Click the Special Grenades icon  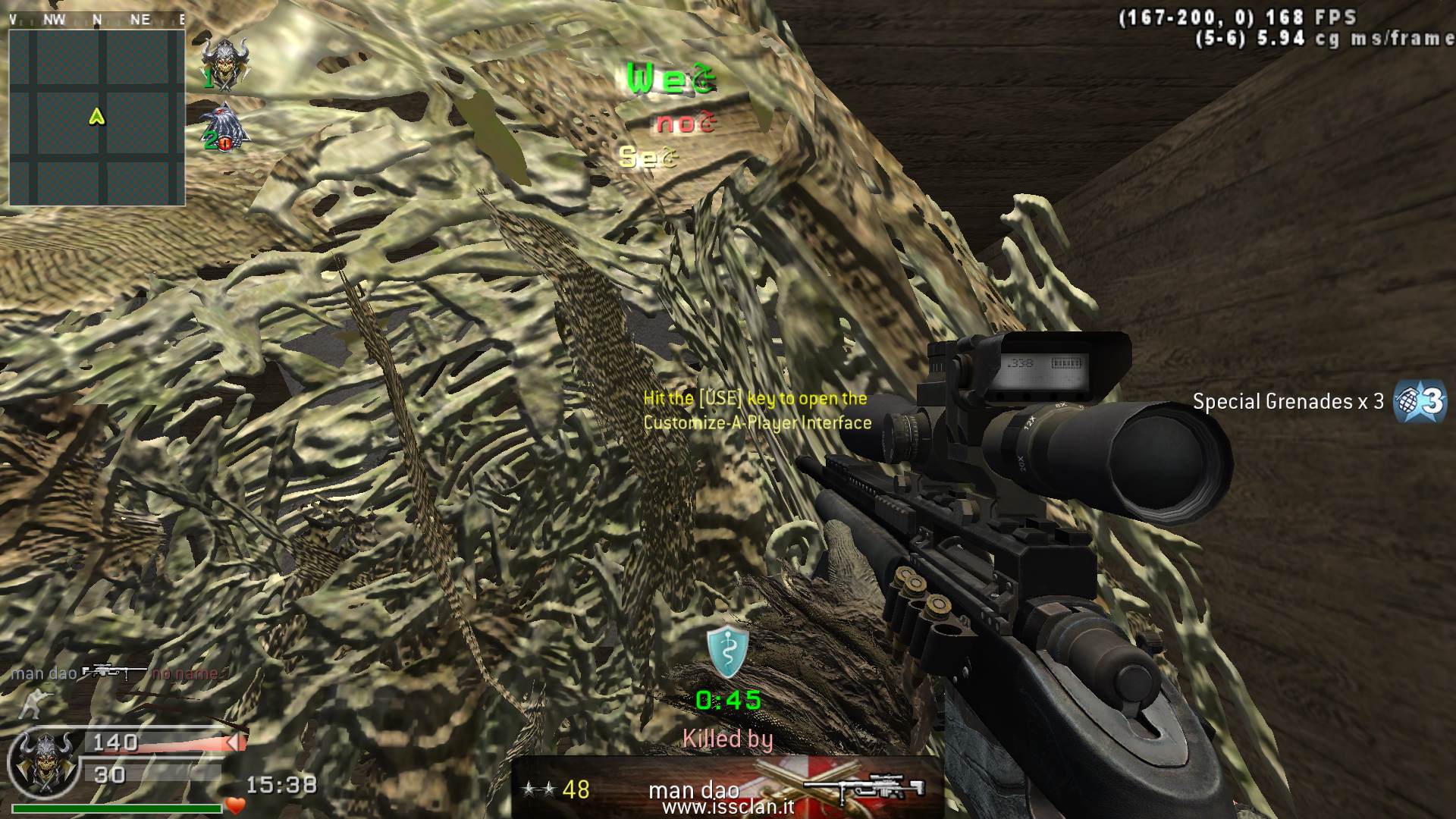1420,401
